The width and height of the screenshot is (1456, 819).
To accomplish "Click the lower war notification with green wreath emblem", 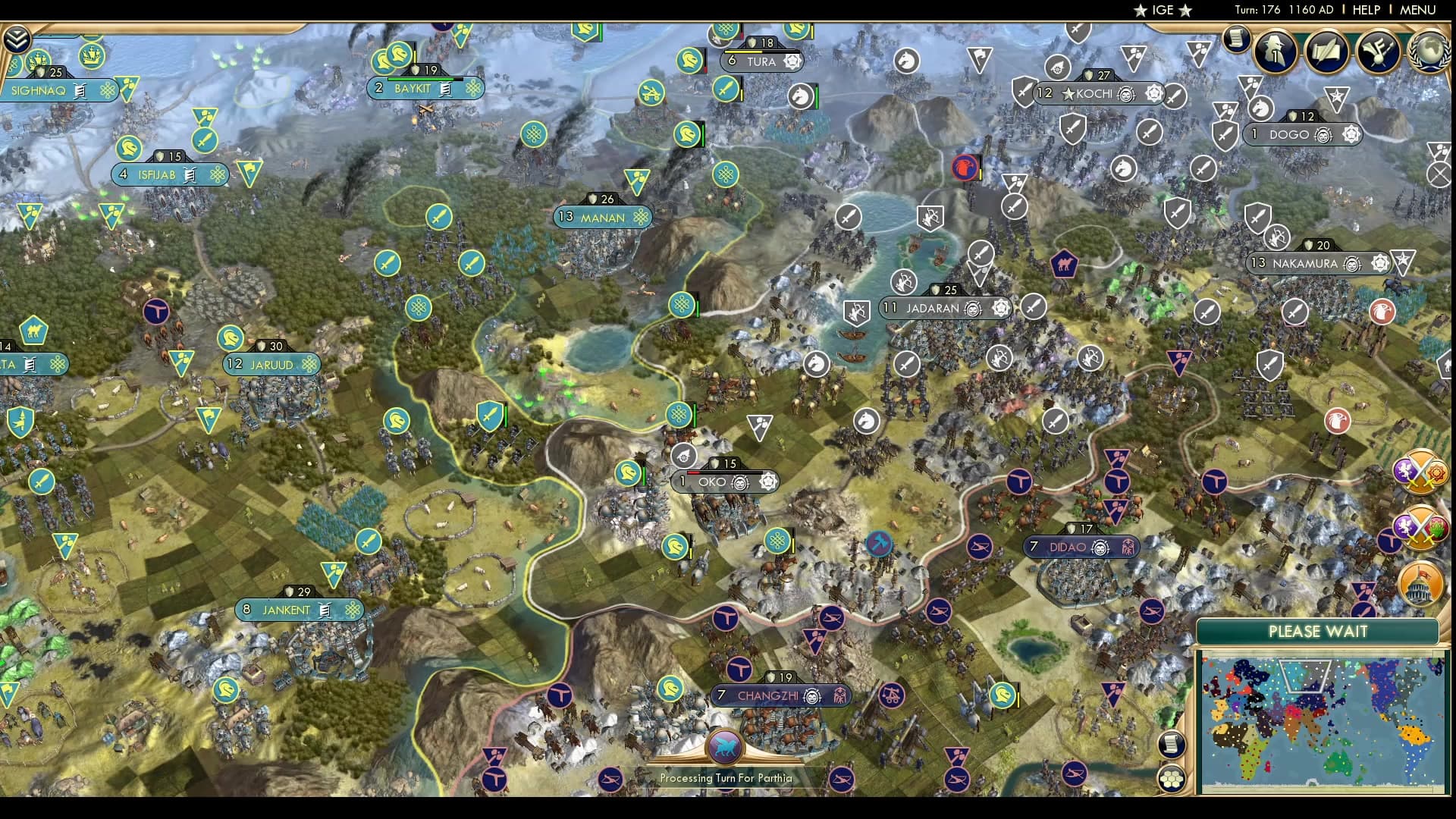I will click(1420, 527).
